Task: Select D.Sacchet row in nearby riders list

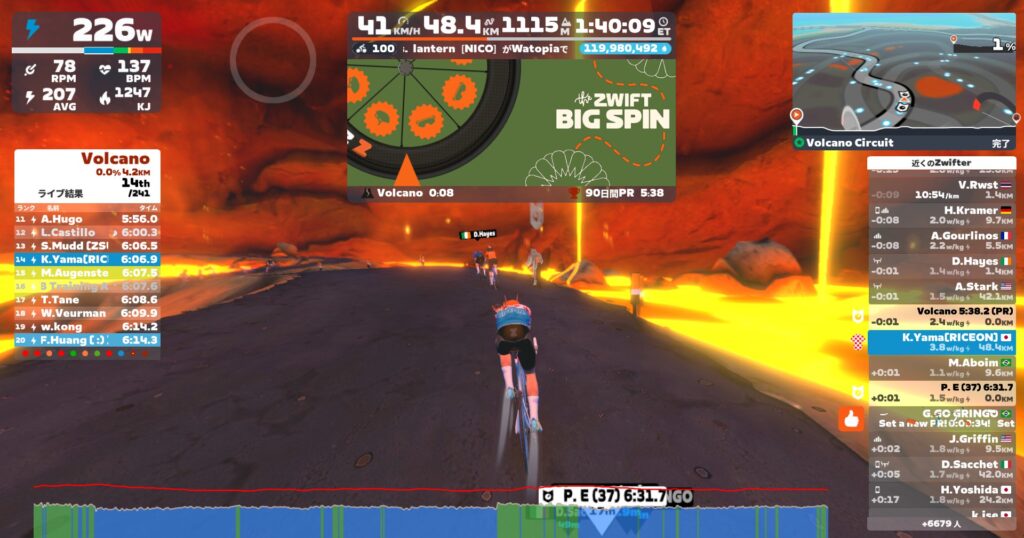Action: point(941,470)
